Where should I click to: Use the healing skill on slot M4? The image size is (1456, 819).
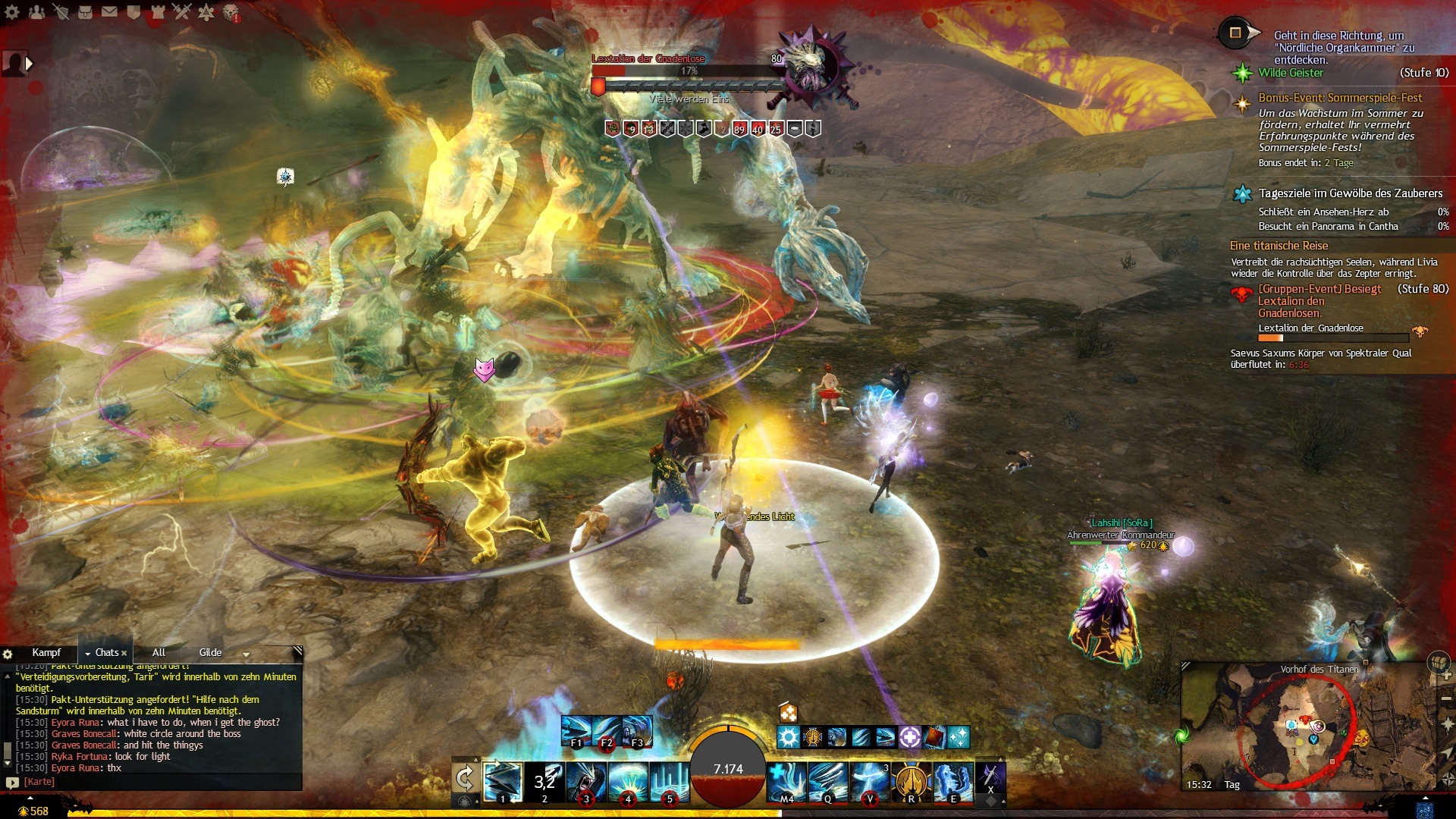click(786, 781)
